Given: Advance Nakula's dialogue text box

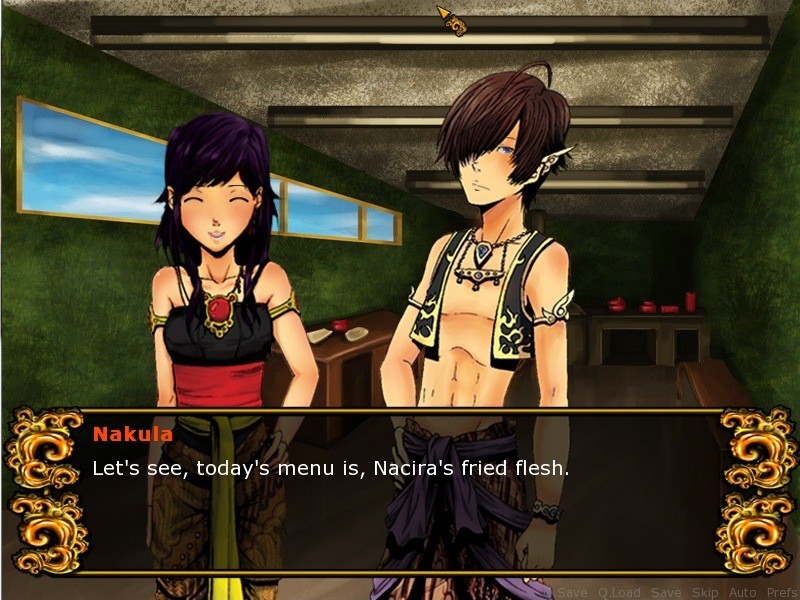Looking at the screenshot, I should tap(400, 490).
